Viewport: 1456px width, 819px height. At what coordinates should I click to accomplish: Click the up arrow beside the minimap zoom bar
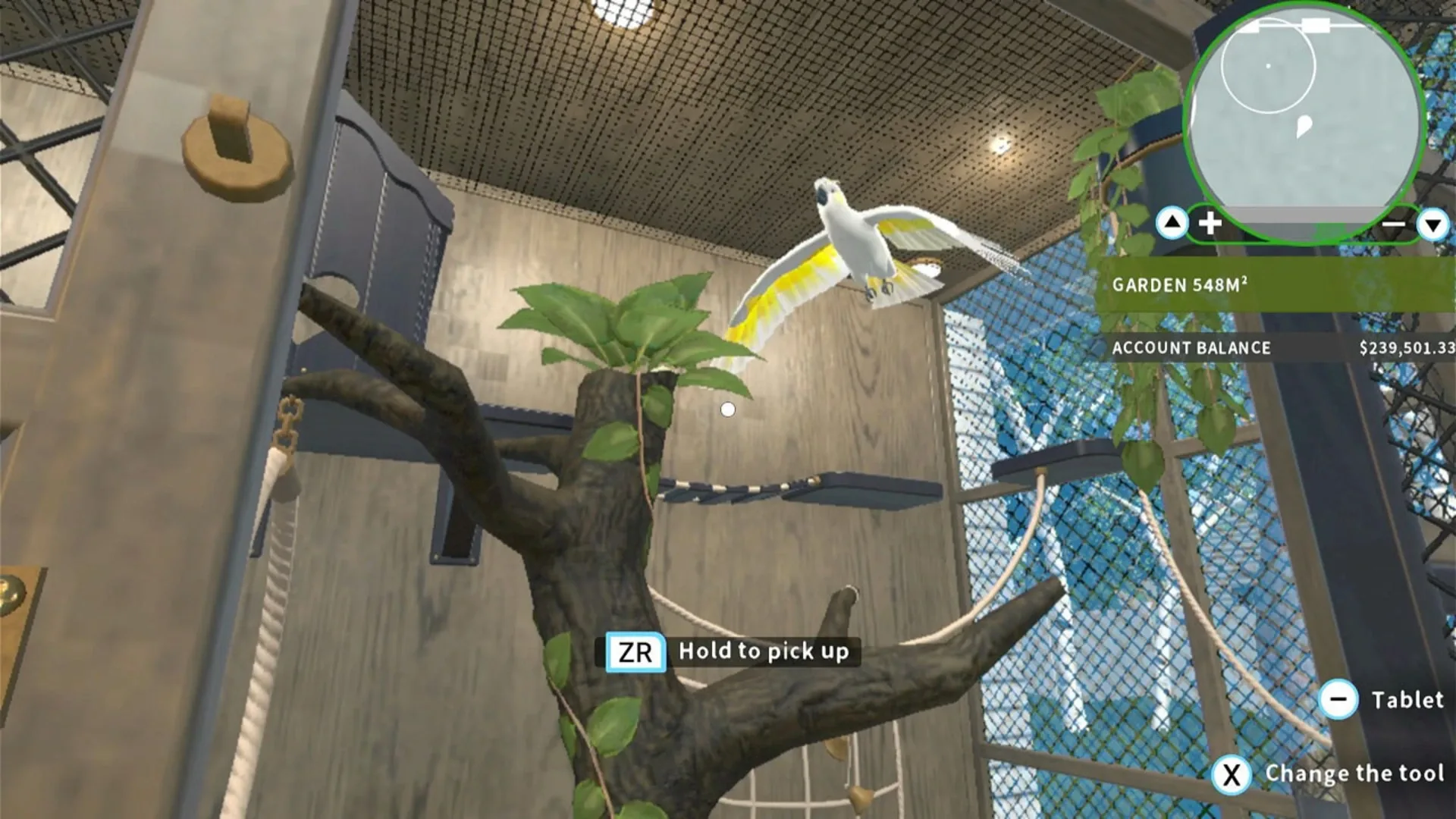1173,223
